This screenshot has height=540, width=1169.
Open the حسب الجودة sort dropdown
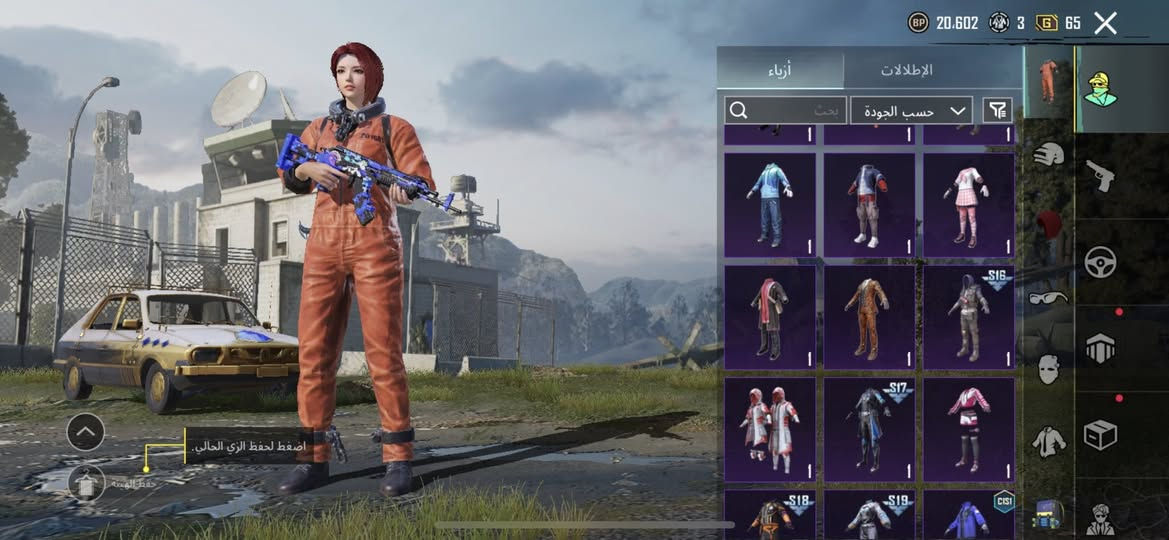coord(911,110)
